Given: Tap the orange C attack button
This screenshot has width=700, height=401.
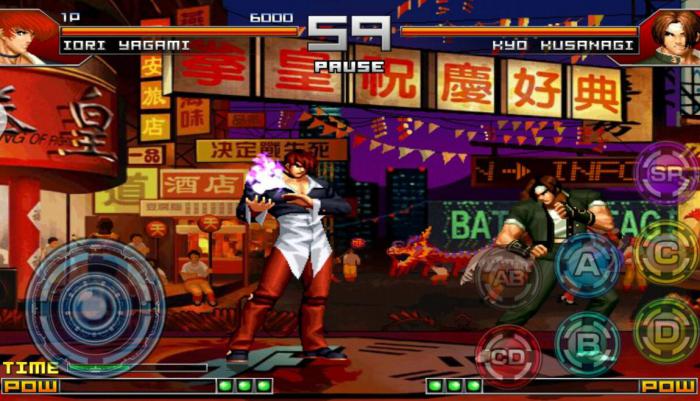Looking at the screenshot, I should pyautogui.click(x=665, y=252).
